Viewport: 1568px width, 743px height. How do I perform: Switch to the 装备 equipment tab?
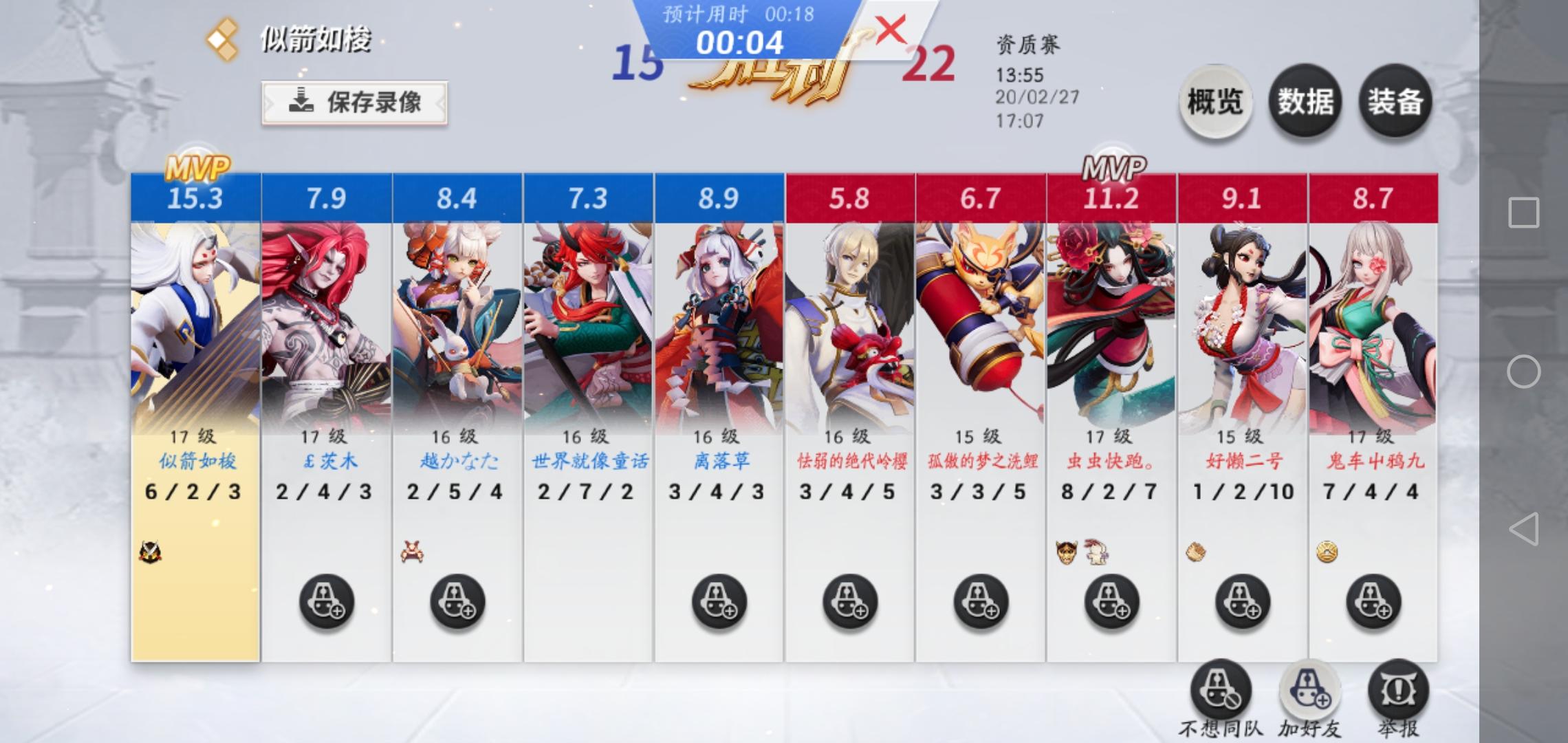[1396, 102]
